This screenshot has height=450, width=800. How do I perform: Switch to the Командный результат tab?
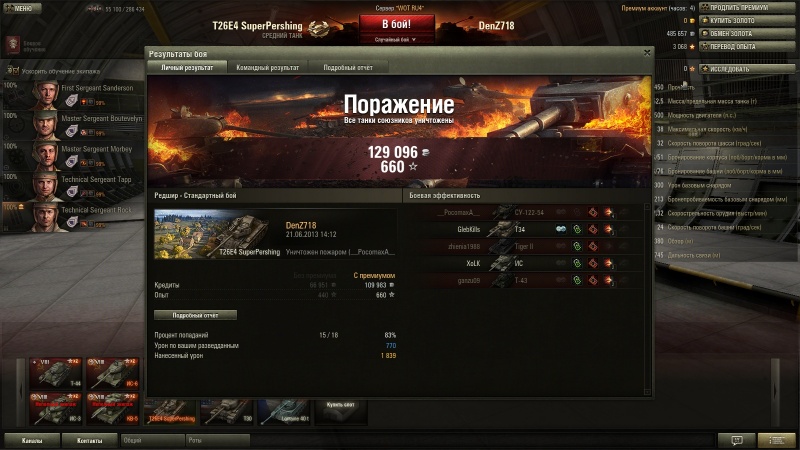(x=267, y=67)
